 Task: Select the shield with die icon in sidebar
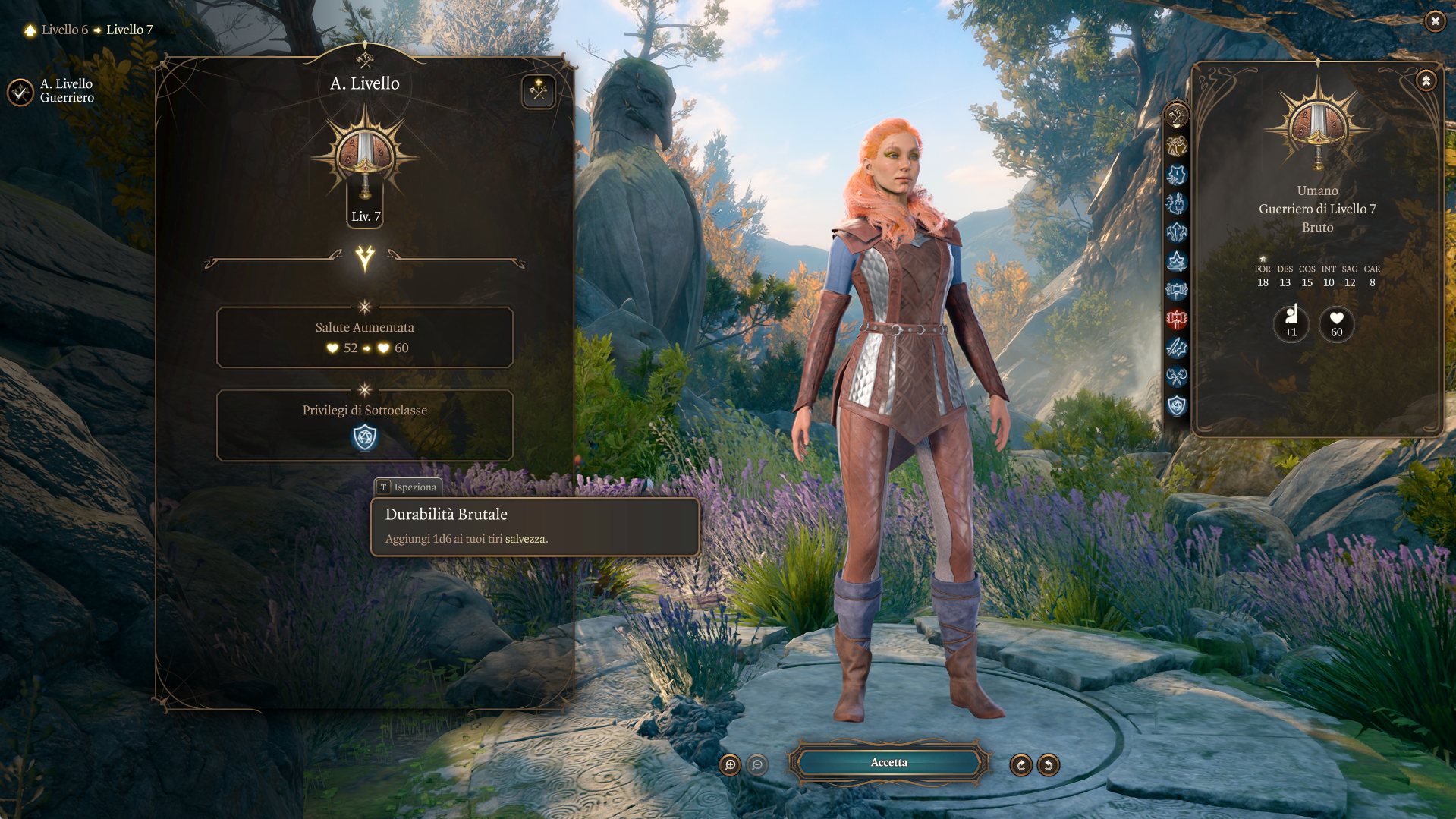point(1176,405)
